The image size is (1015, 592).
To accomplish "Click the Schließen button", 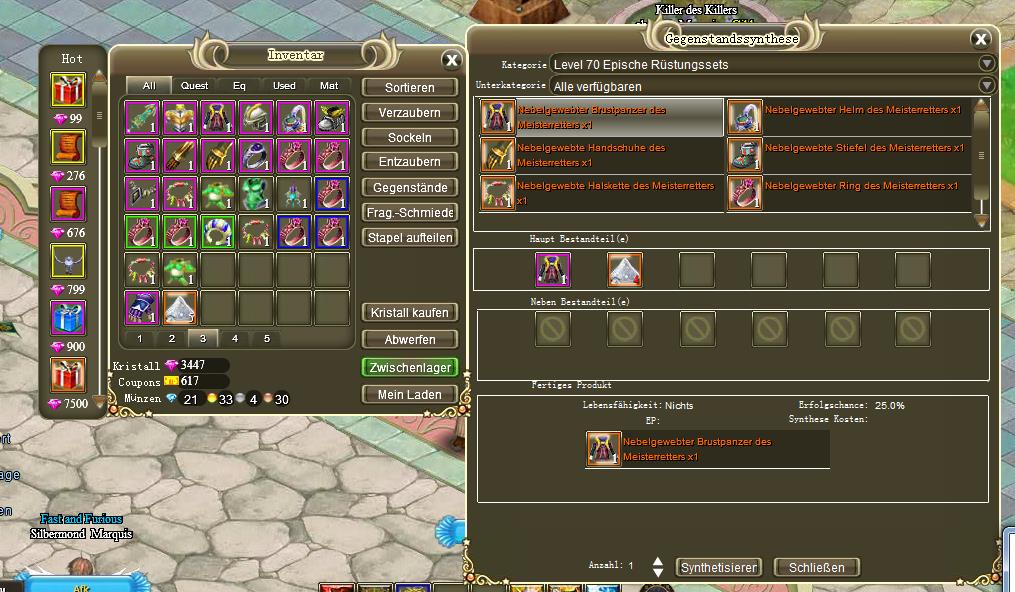I will 816,567.
